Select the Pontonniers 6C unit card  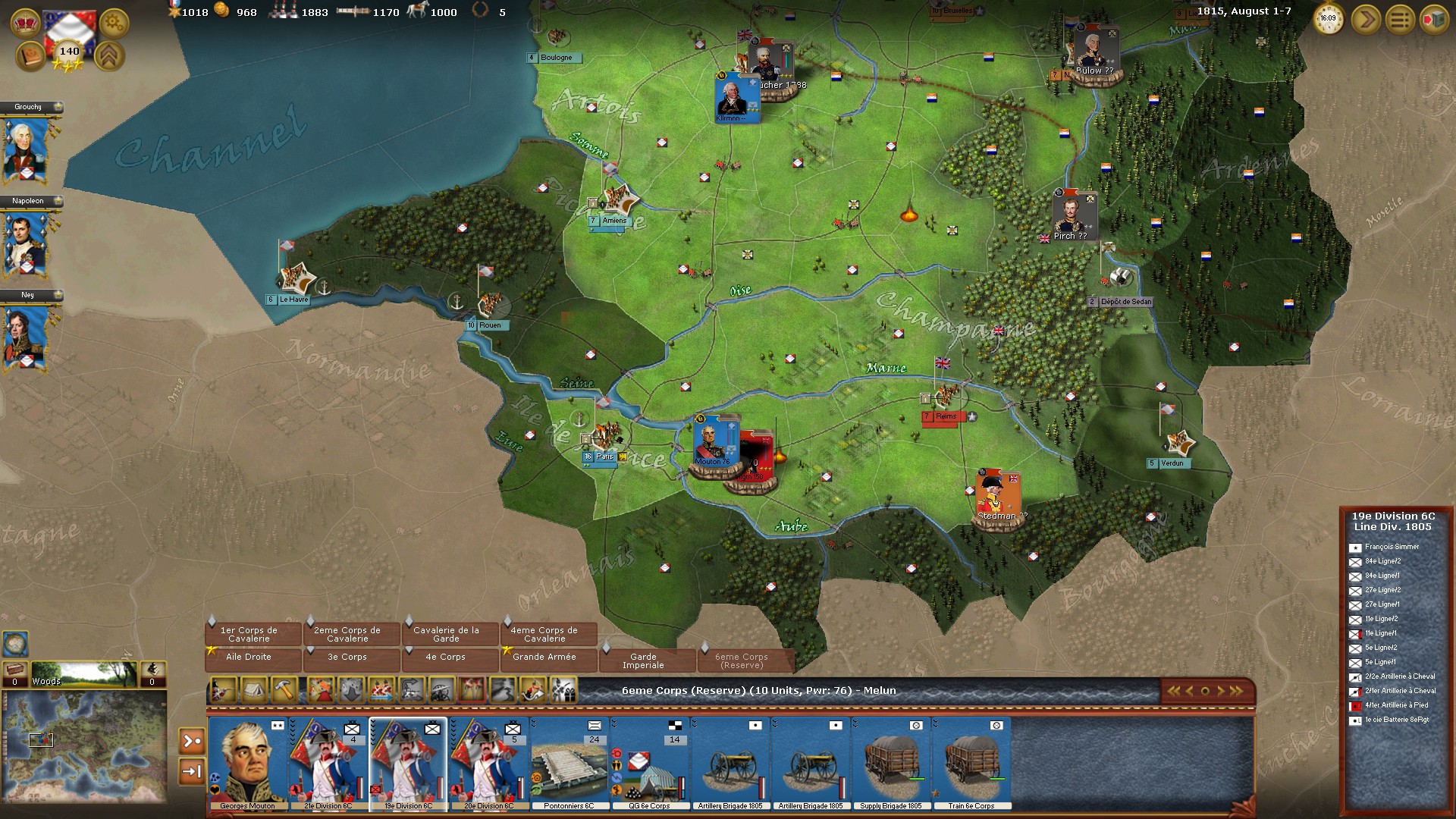coord(569,763)
